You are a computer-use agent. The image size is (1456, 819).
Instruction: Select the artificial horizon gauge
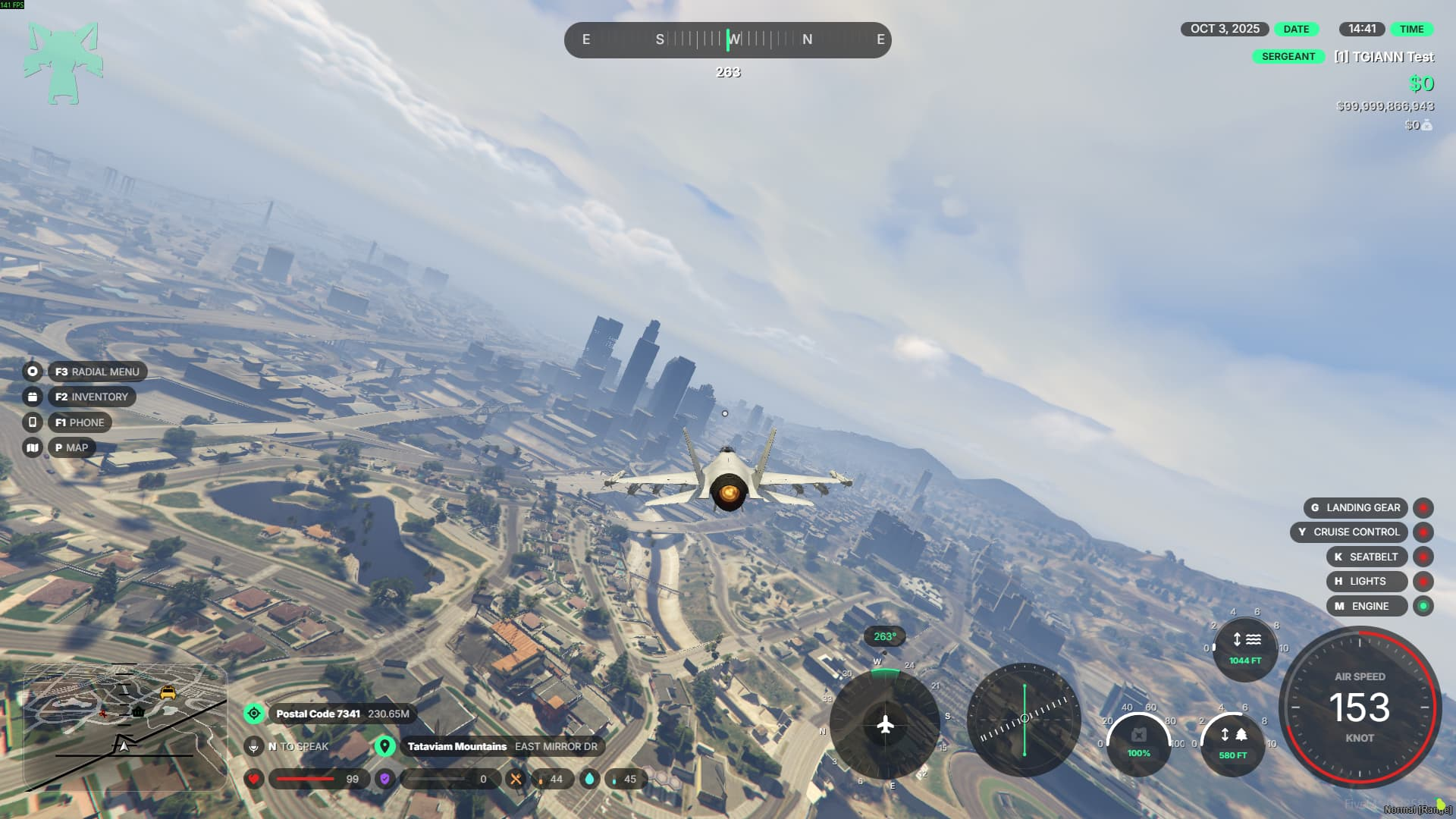[1024, 719]
